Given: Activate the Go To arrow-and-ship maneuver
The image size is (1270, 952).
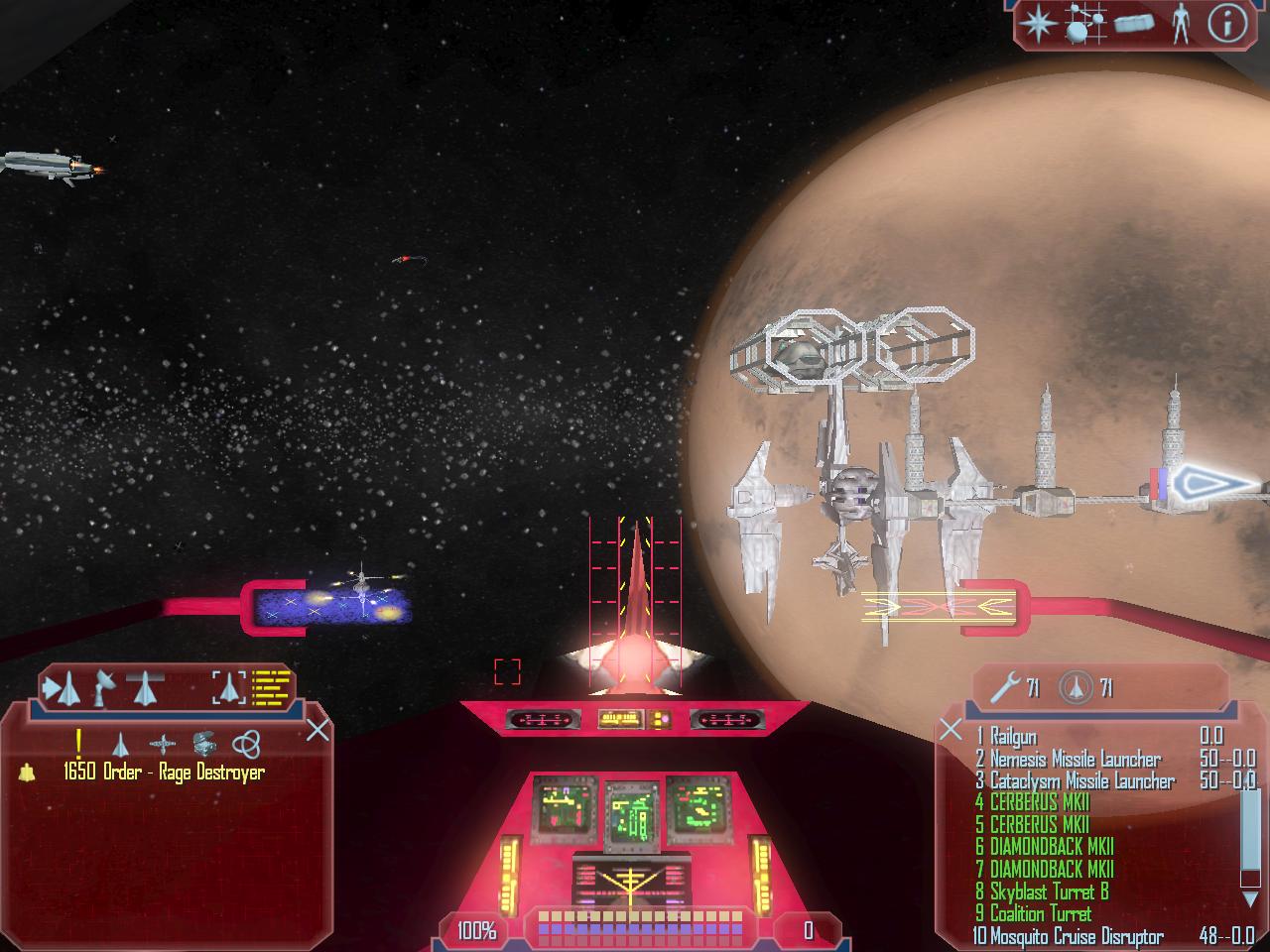Looking at the screenshot, I should point(62,686).
